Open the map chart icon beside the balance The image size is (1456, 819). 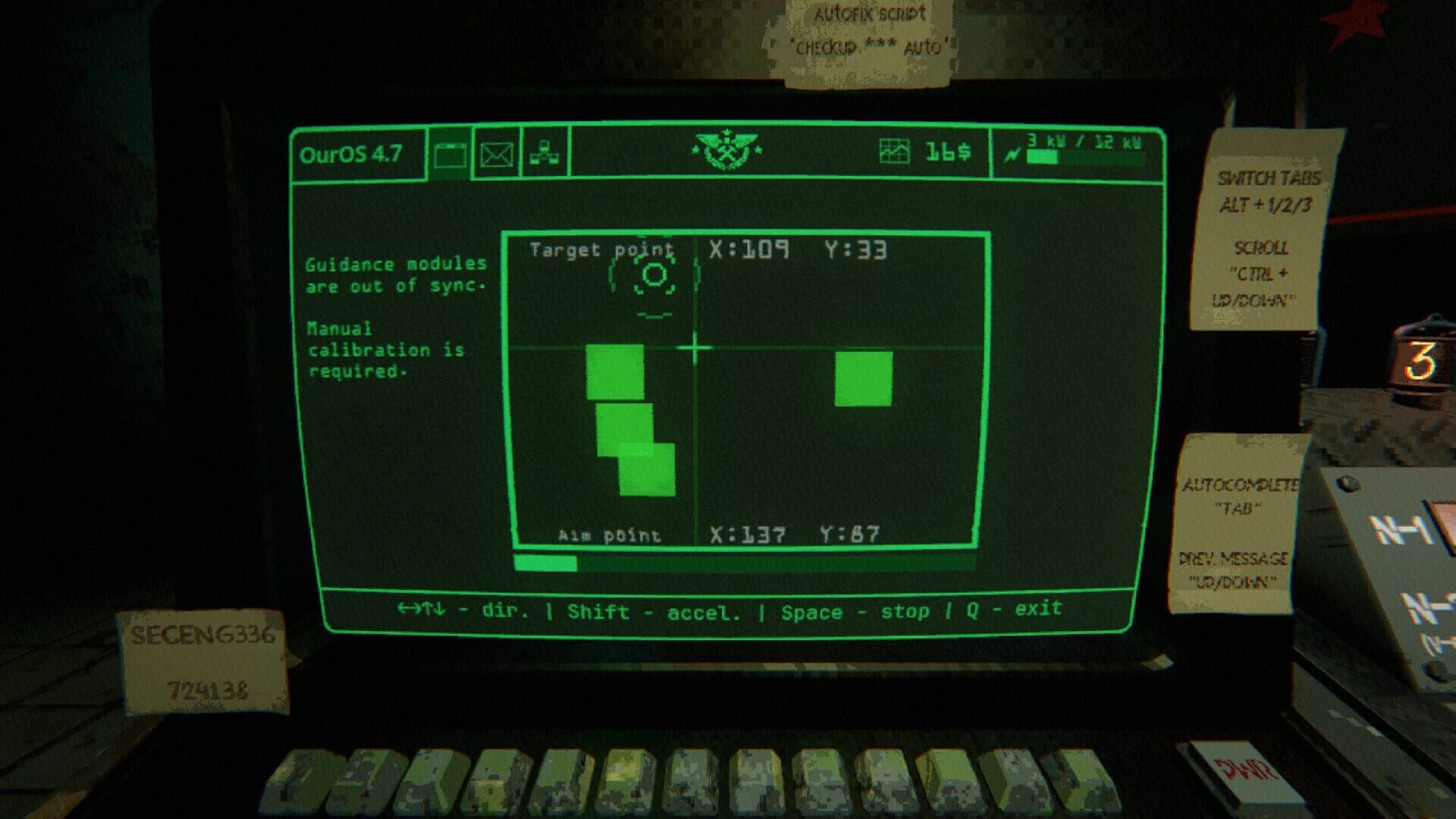click(x=893, y=151)
